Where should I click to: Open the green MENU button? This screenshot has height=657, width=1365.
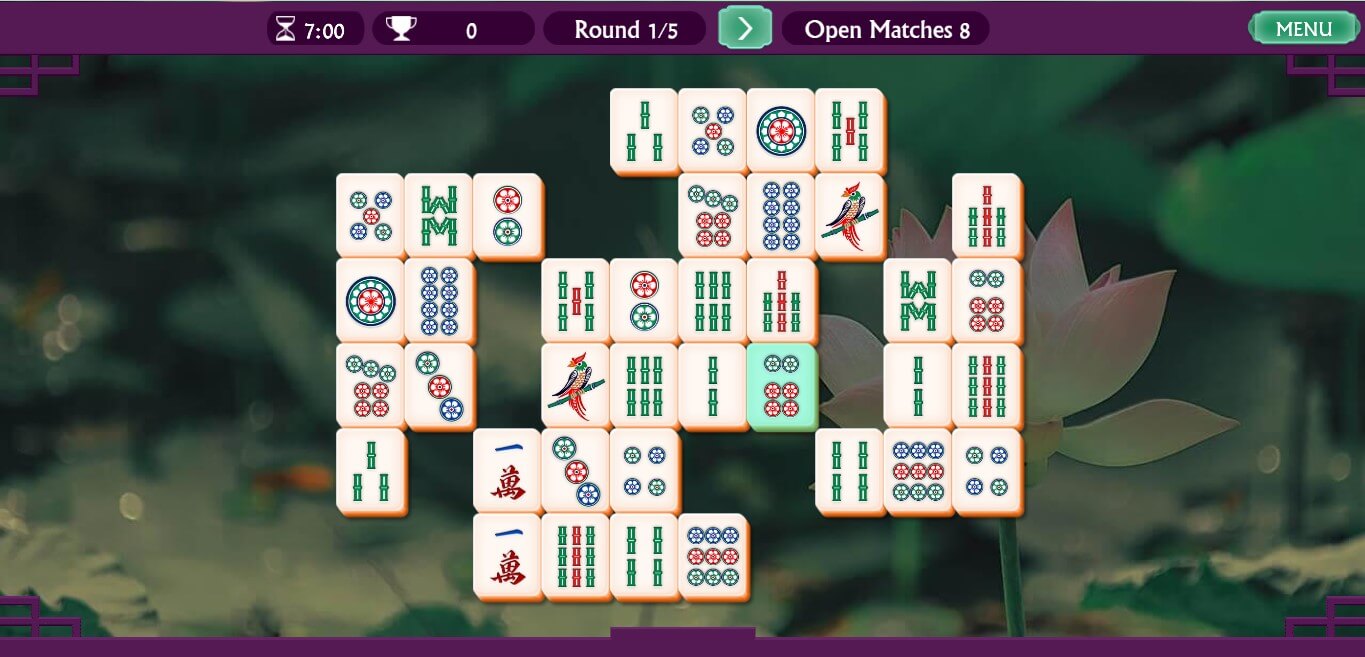click(x=1303, y=28)
